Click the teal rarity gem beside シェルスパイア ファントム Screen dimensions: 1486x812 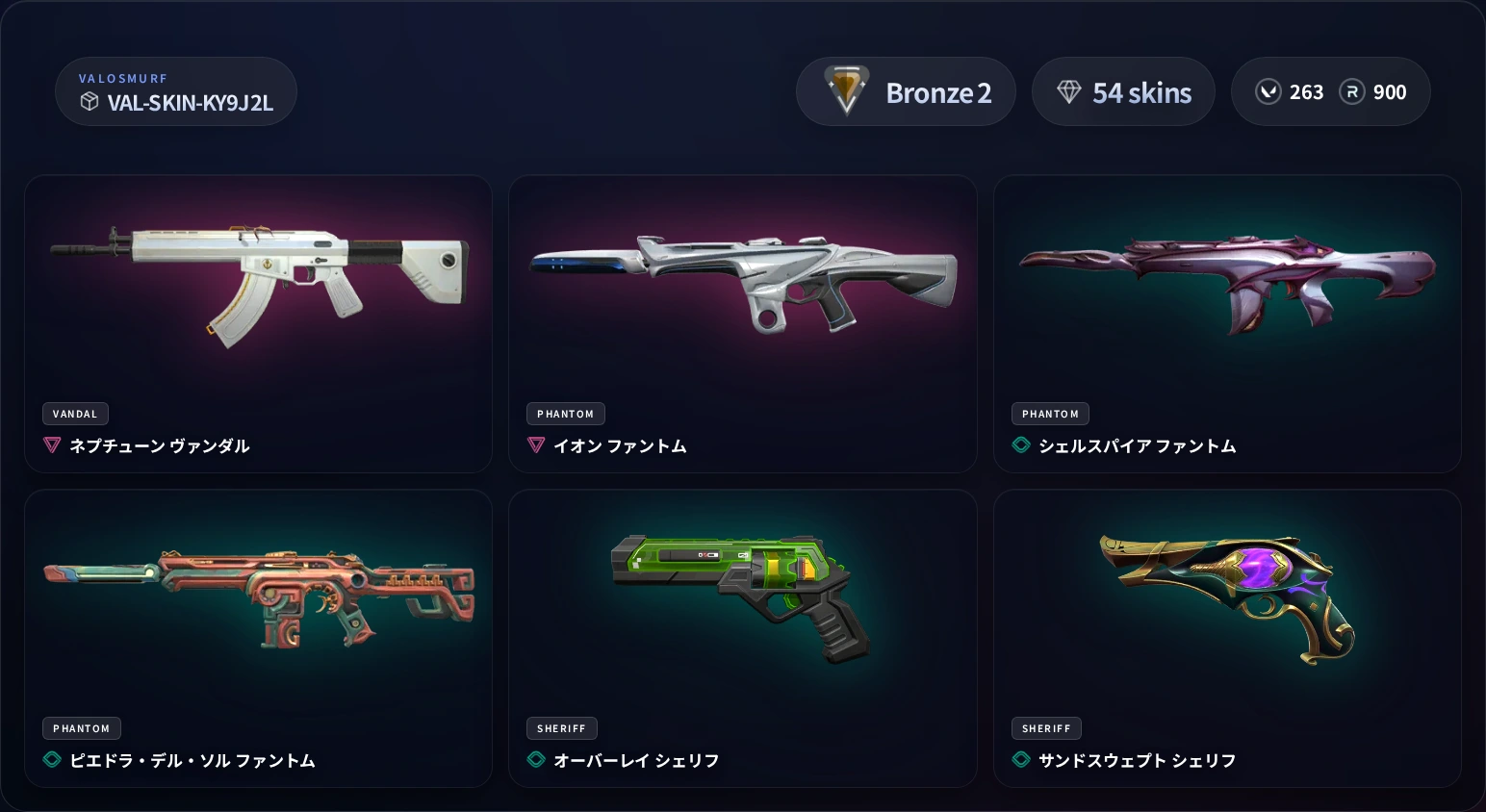point(1020,445)
